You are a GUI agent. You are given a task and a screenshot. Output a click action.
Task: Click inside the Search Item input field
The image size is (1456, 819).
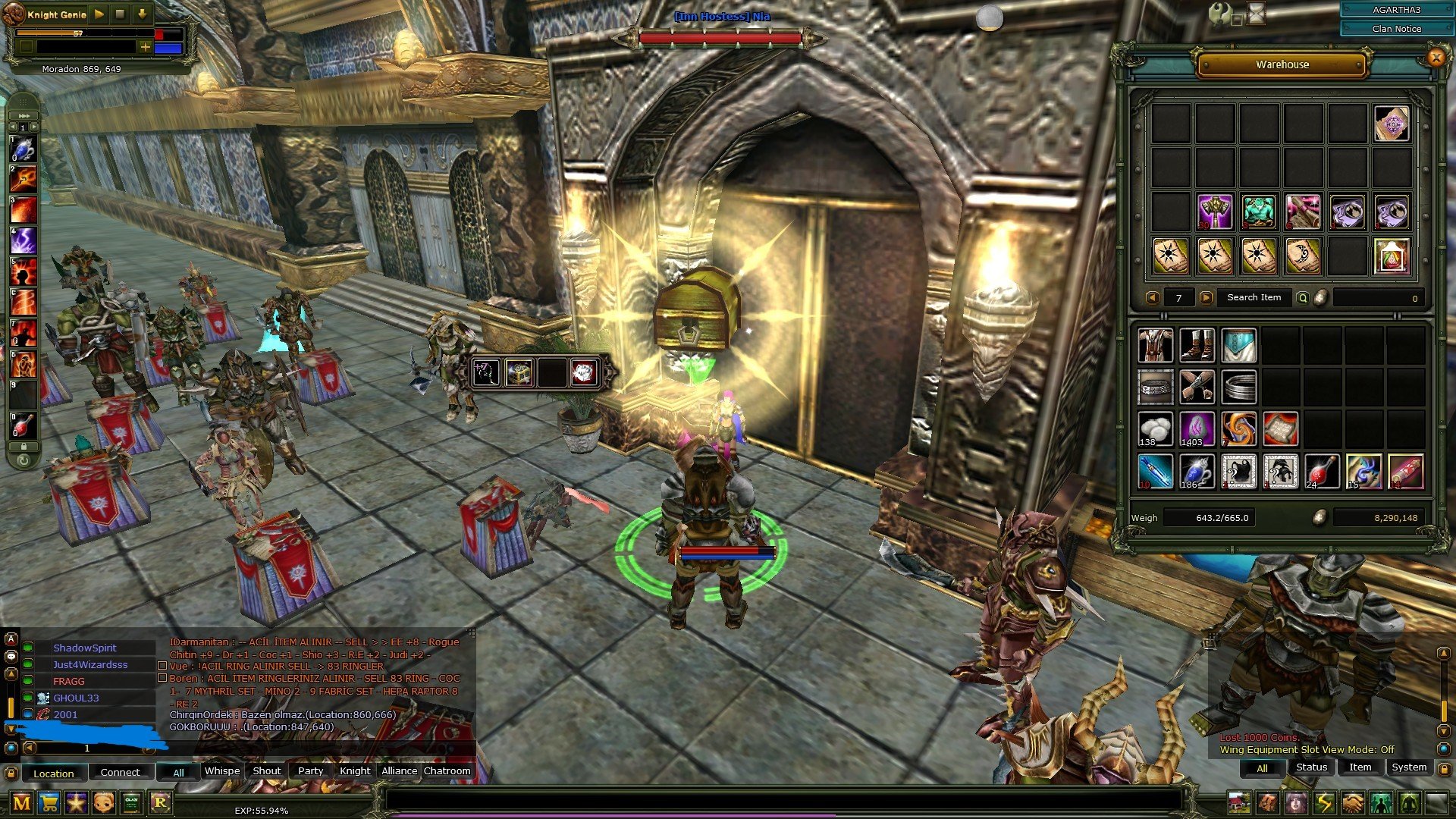tap(1255, 297)
